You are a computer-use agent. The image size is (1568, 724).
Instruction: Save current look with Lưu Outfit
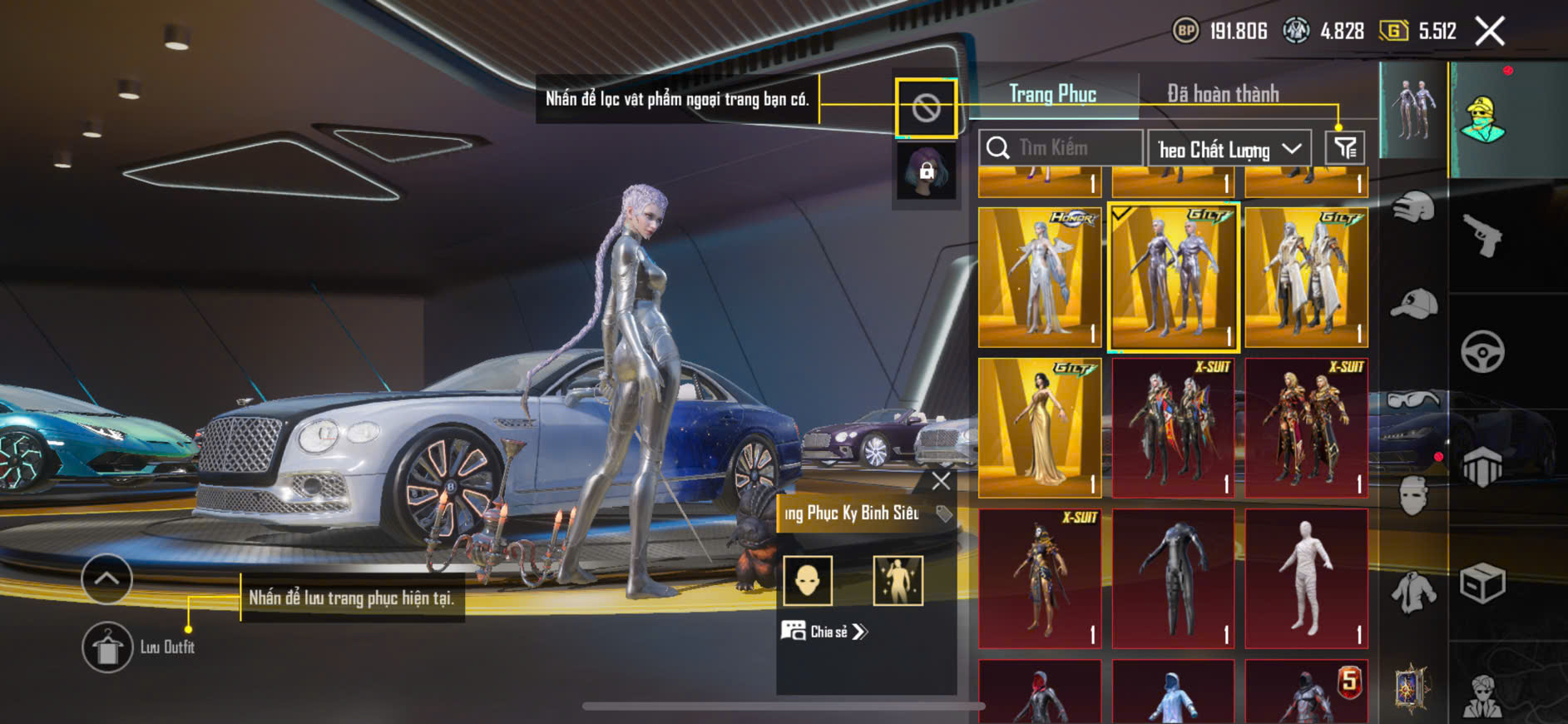pos(107,647)
